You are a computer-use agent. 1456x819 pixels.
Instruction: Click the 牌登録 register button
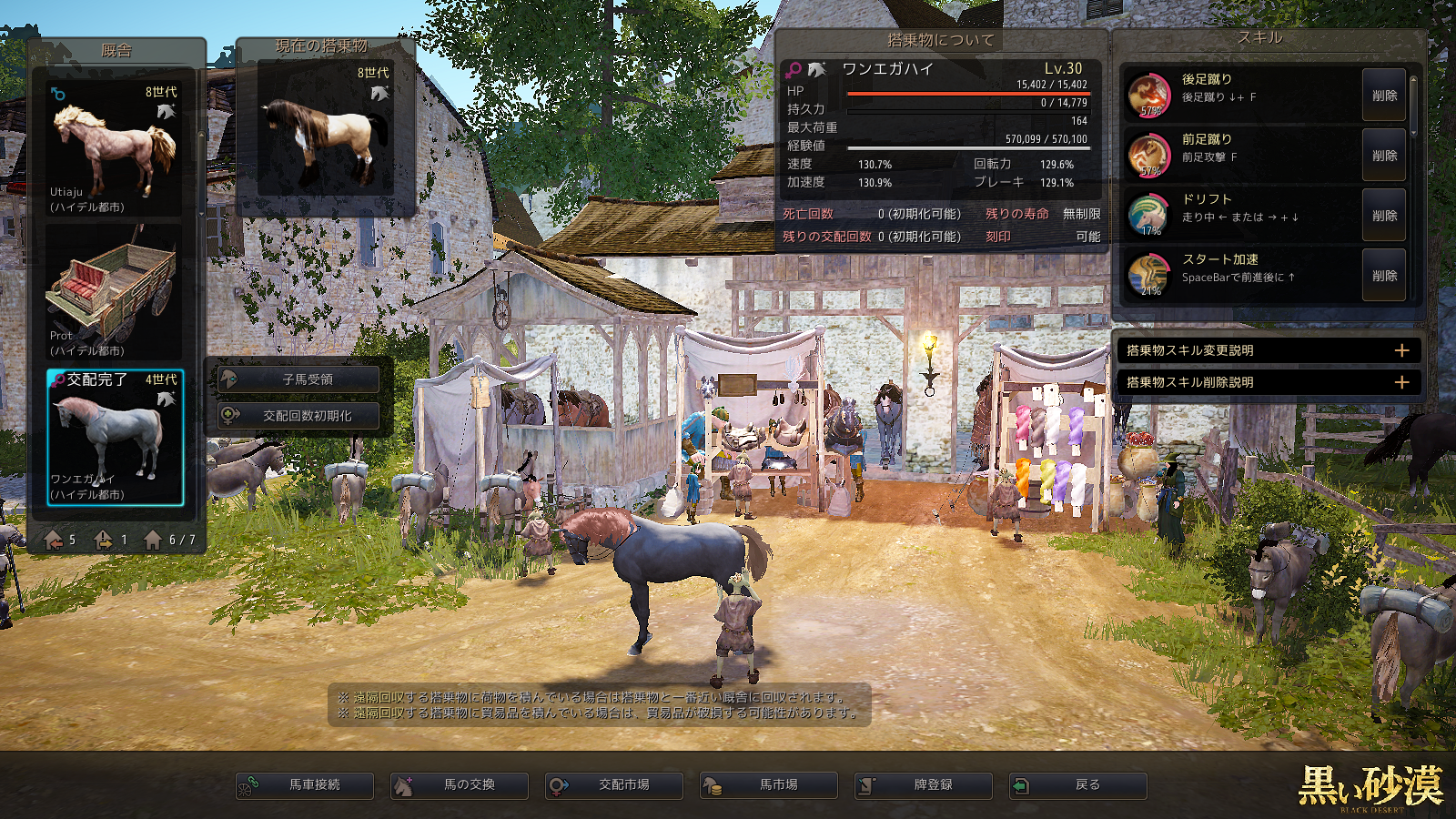click(x=924, y=785)
